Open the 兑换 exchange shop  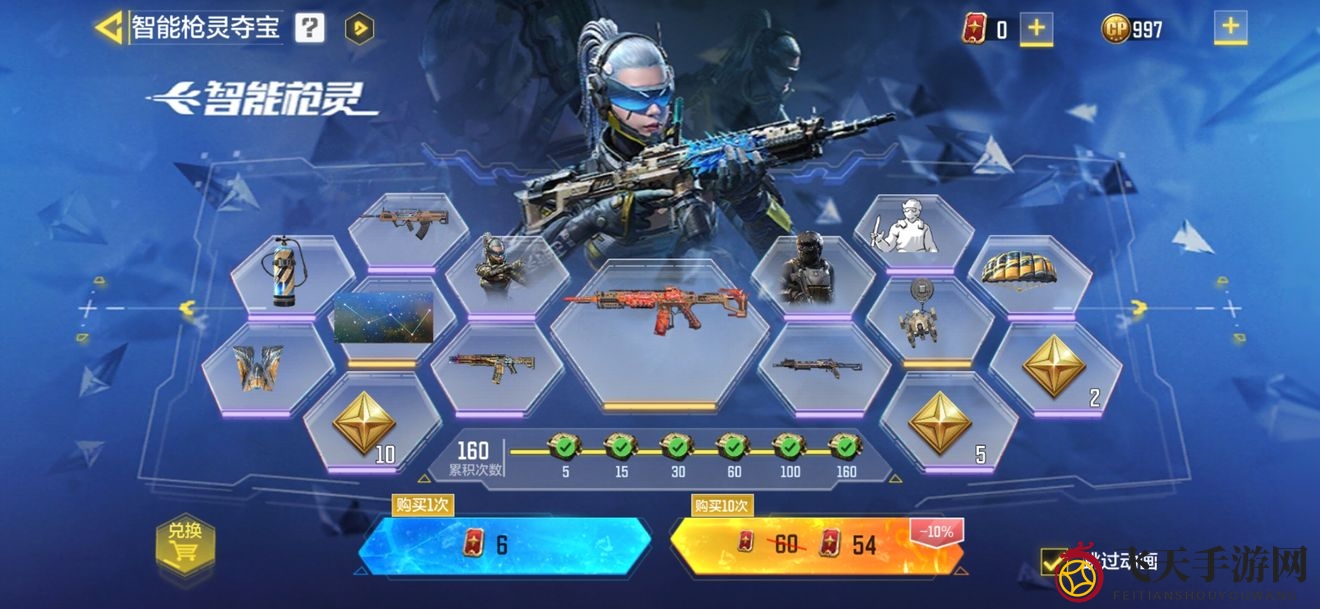[x=185, y=543]
